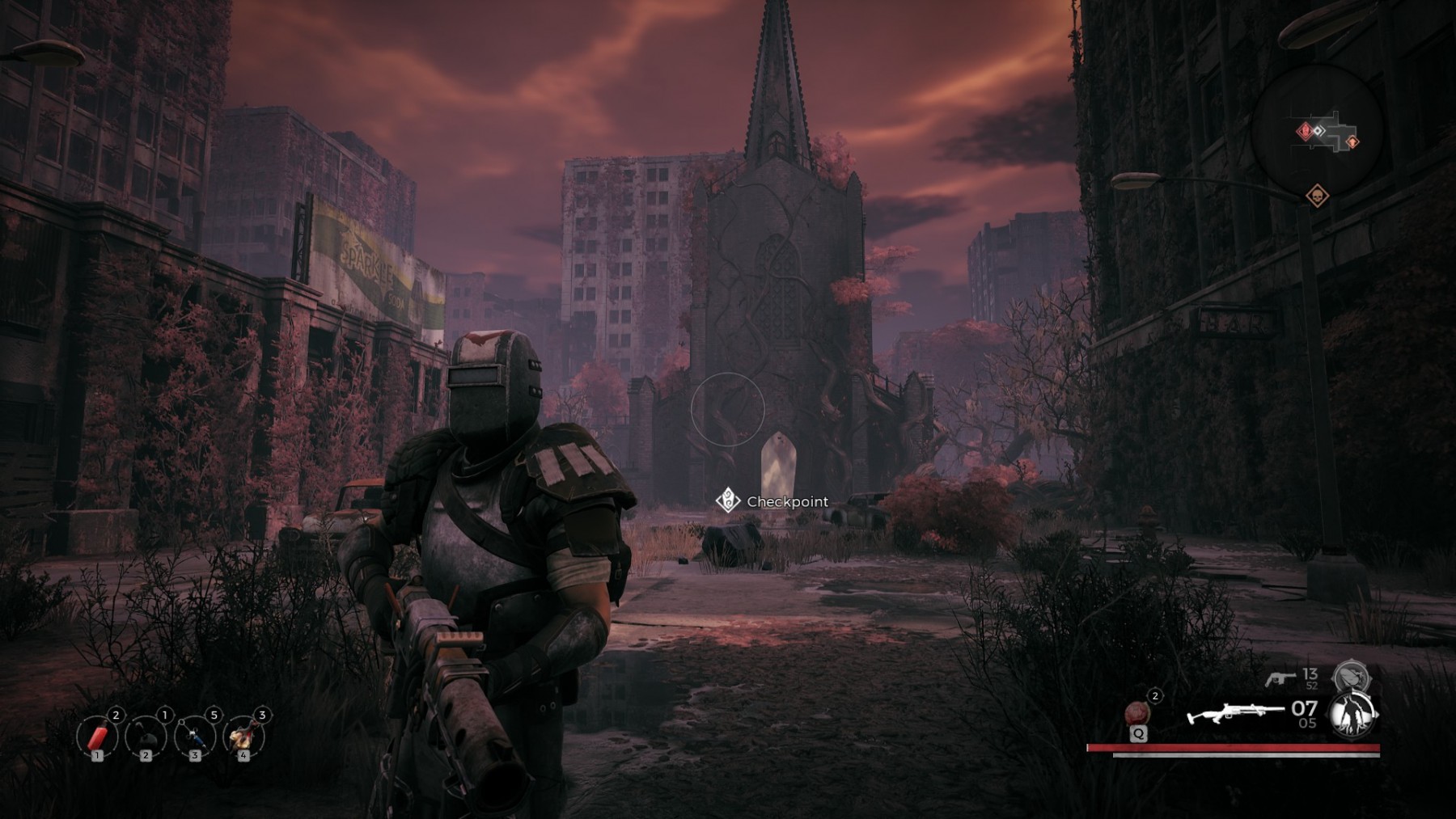Click the skull diamond marker below minimap
The width and height of the screenshot is (1456, 819).
click(x=1317, y=196)
